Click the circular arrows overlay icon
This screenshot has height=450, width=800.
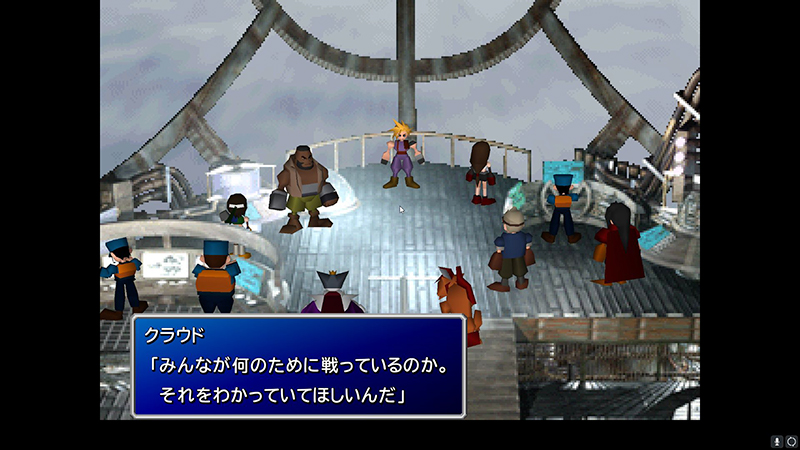pos(790,441)
